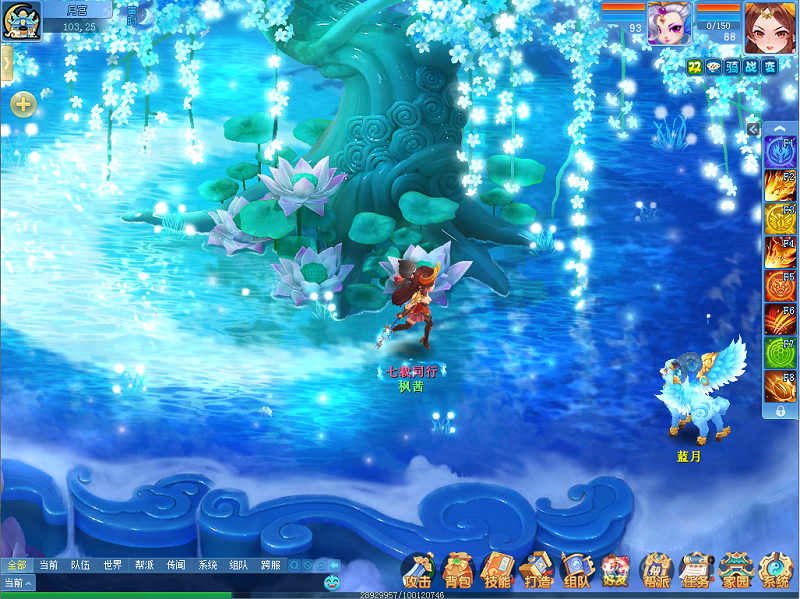Open the 攻击 (Attack) menu button
The height and width of the screenshot is (599, 800).
click(x=417, y=571)
